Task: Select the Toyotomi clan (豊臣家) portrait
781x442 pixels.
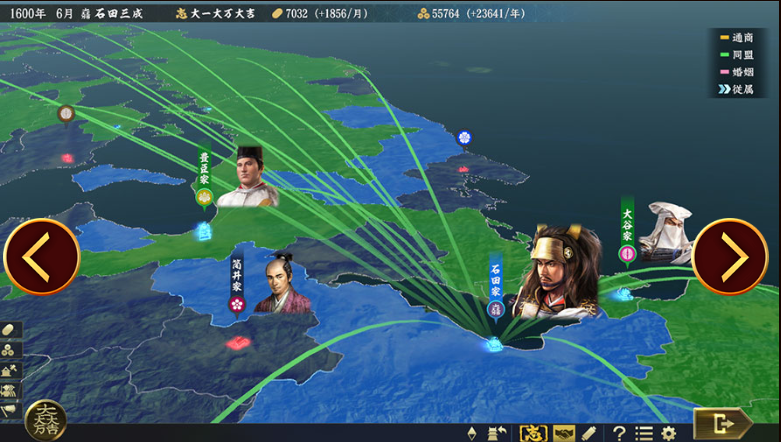Action: pos(247,178)
